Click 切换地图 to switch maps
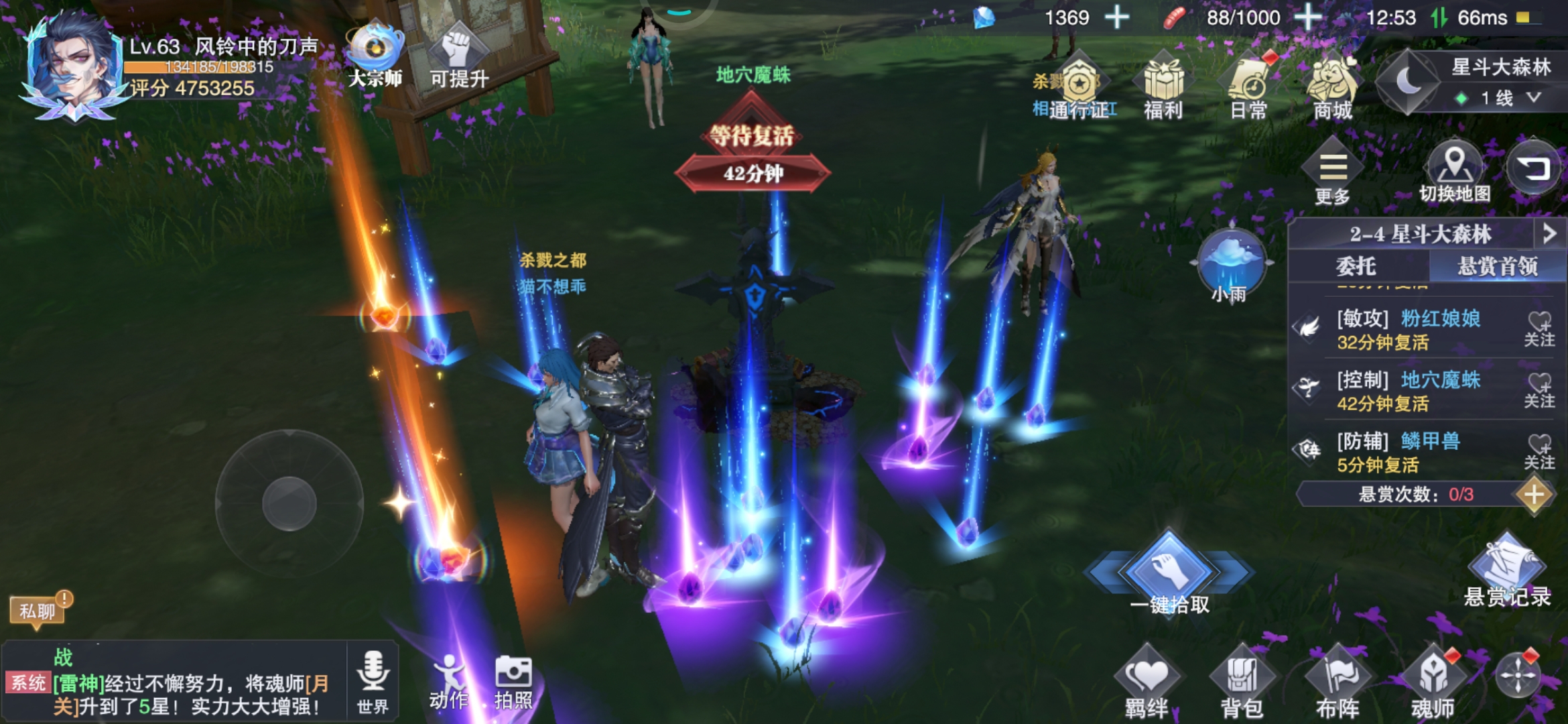This screenshot has height=724, width=1568. click(1454, 170)
